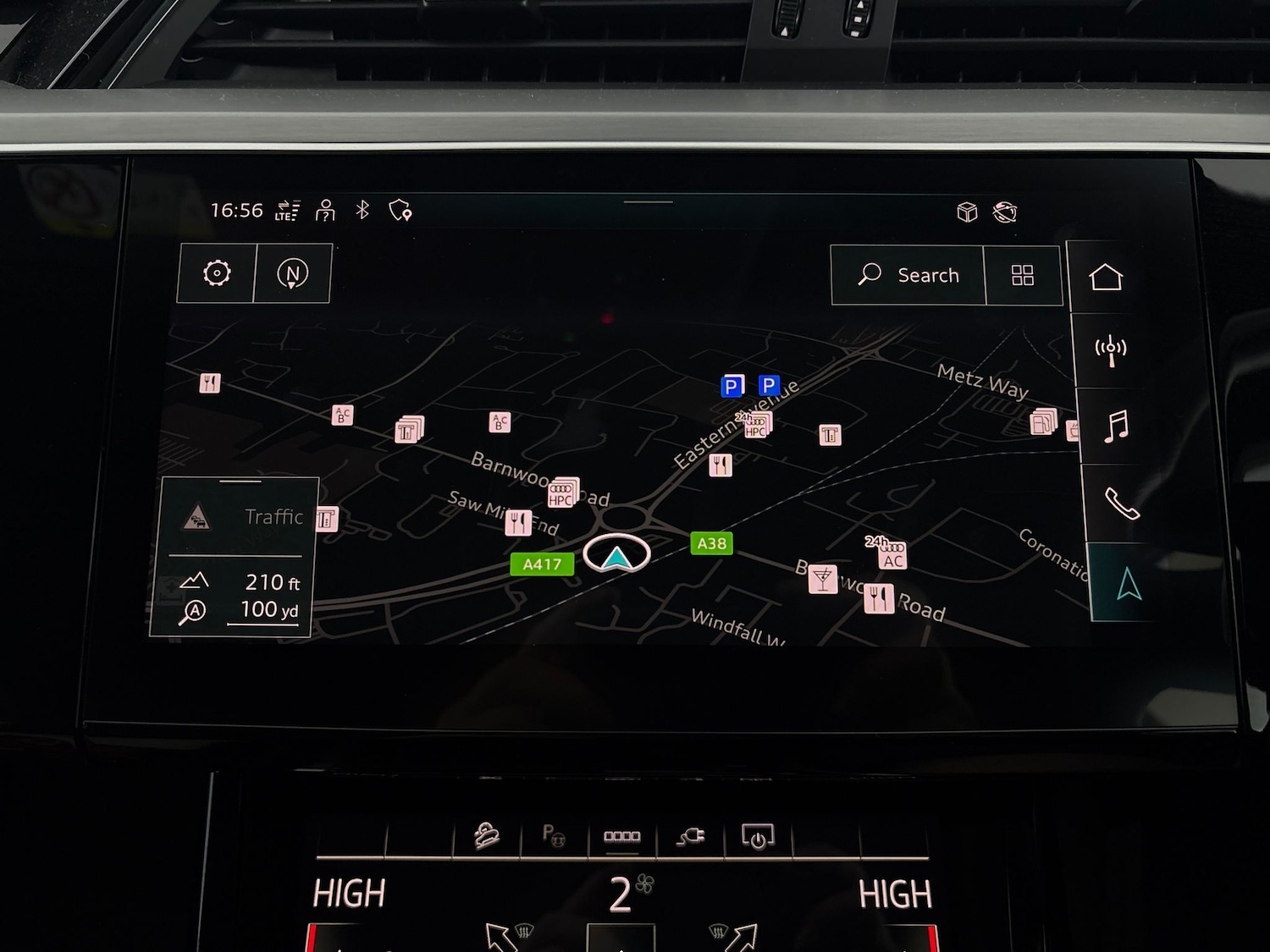Screen dimensions: 1270x952
Task: Open the category grid beside Search
Action: pyautogui.click(x=1024, y=275)
